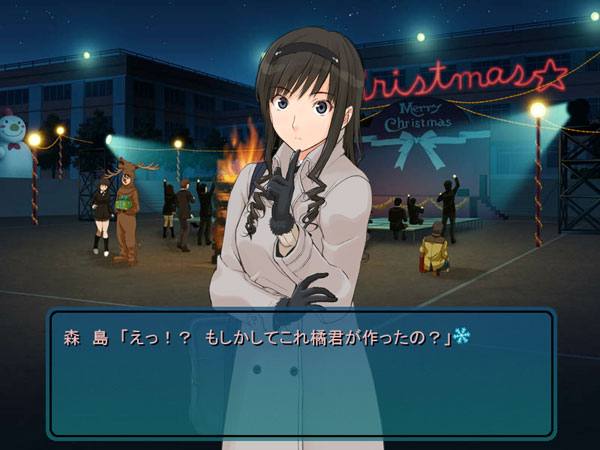Image resolution: width=600 pixels, height=450 pixels.
Task: Click the snowflake continue indicator
Action: click(x=461, y=336)
